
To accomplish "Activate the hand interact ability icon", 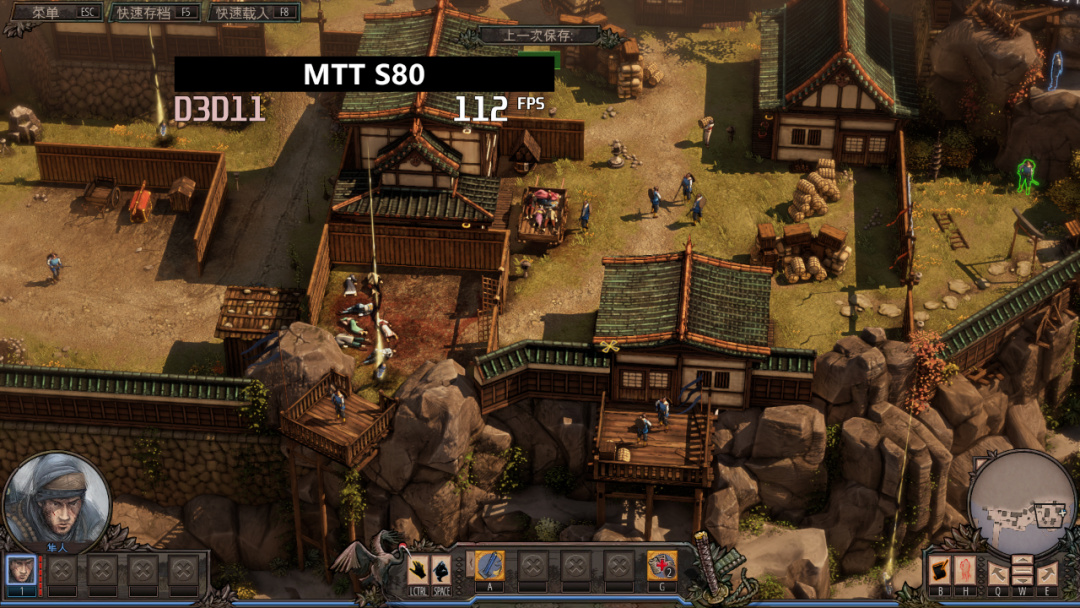I will point(417,568).
